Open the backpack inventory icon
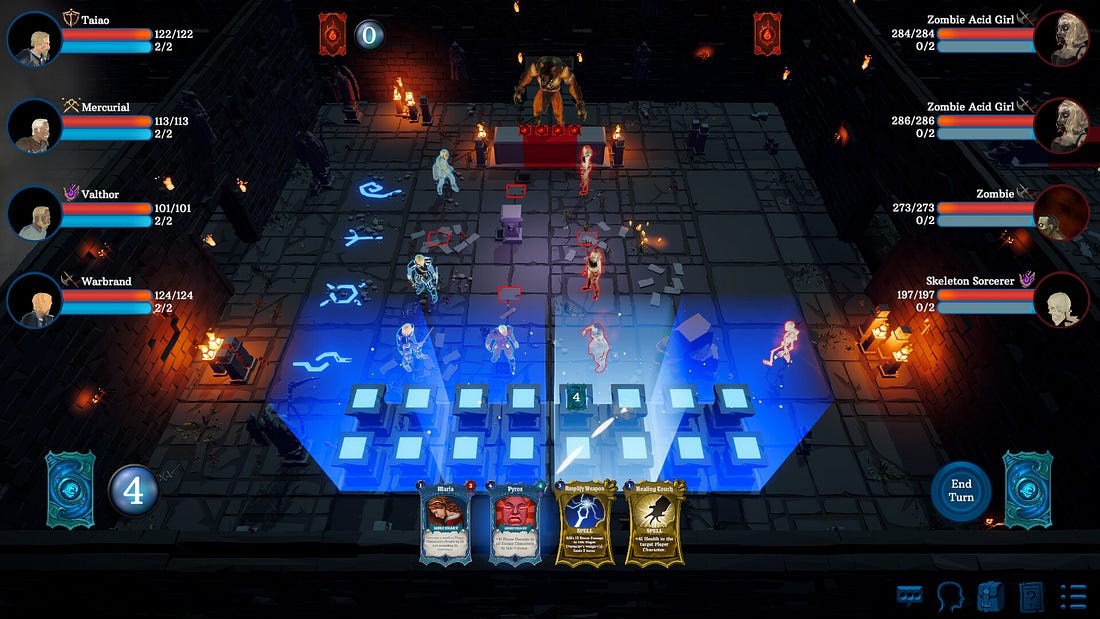The height and width of the screenshot is (619, 1100). [990, 597]
